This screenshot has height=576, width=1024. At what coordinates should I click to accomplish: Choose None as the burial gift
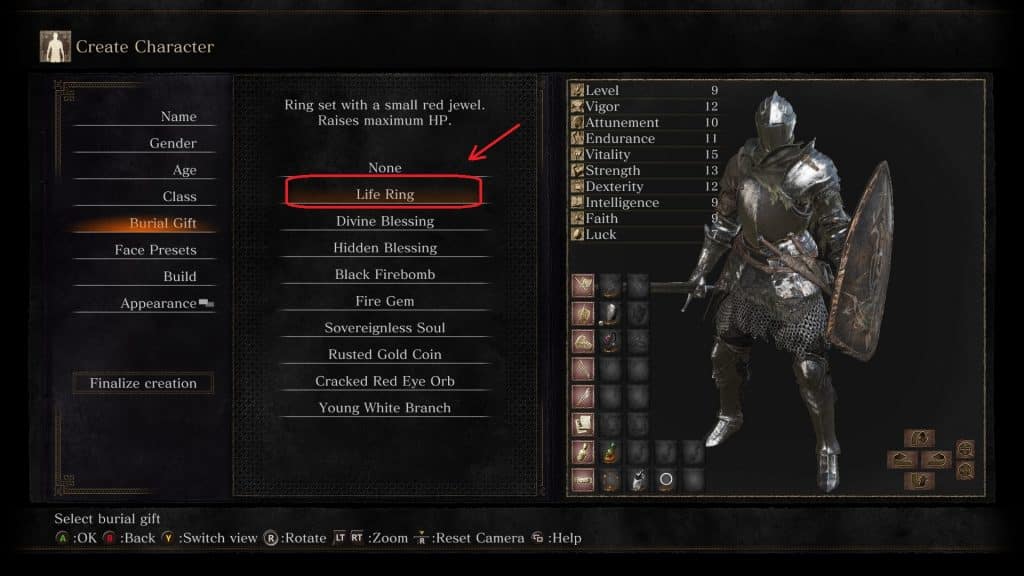tap(385, 168)
